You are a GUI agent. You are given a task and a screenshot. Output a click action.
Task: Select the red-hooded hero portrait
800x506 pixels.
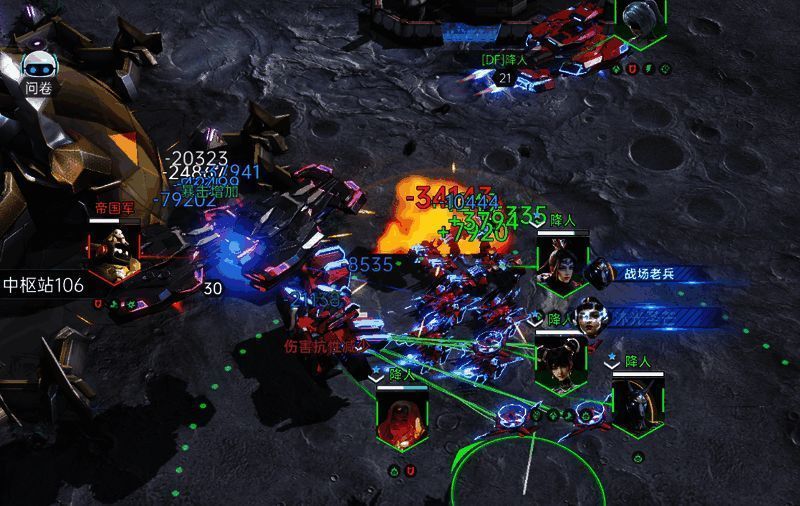(402, 420)
